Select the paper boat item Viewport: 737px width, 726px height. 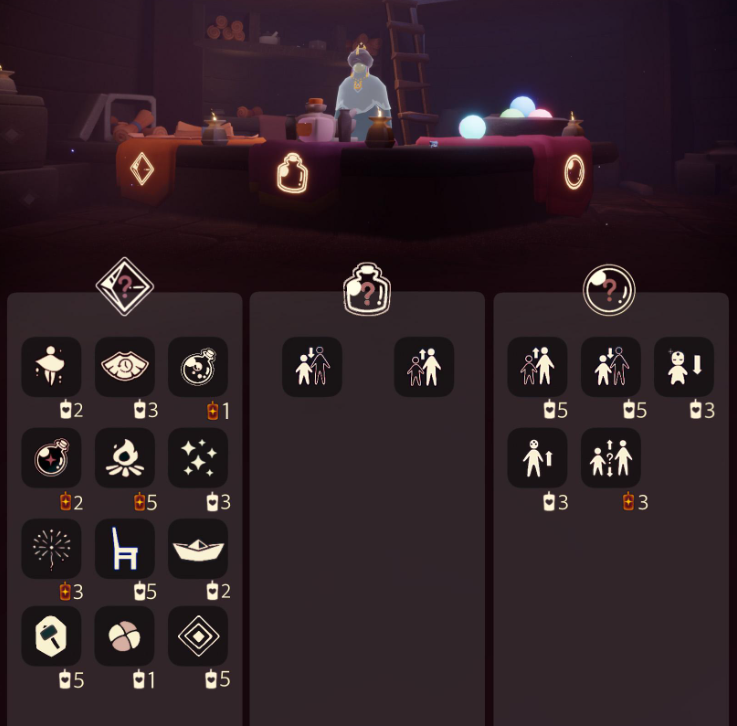point(198,549)
